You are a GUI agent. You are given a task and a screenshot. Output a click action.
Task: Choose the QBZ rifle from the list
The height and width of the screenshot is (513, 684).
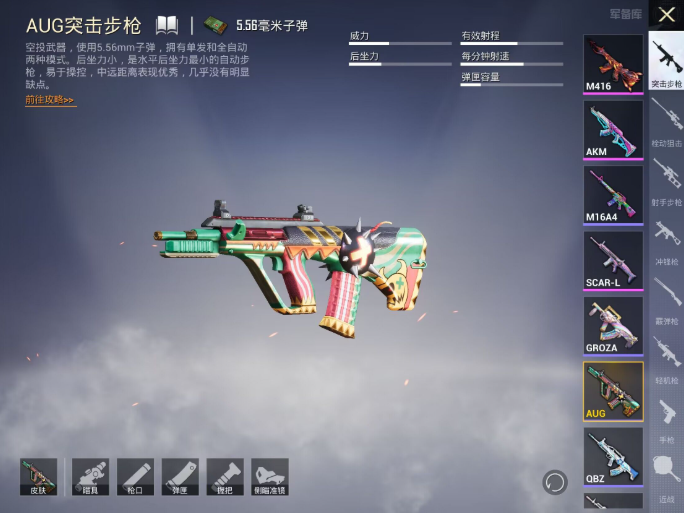[x=613, y=456]
